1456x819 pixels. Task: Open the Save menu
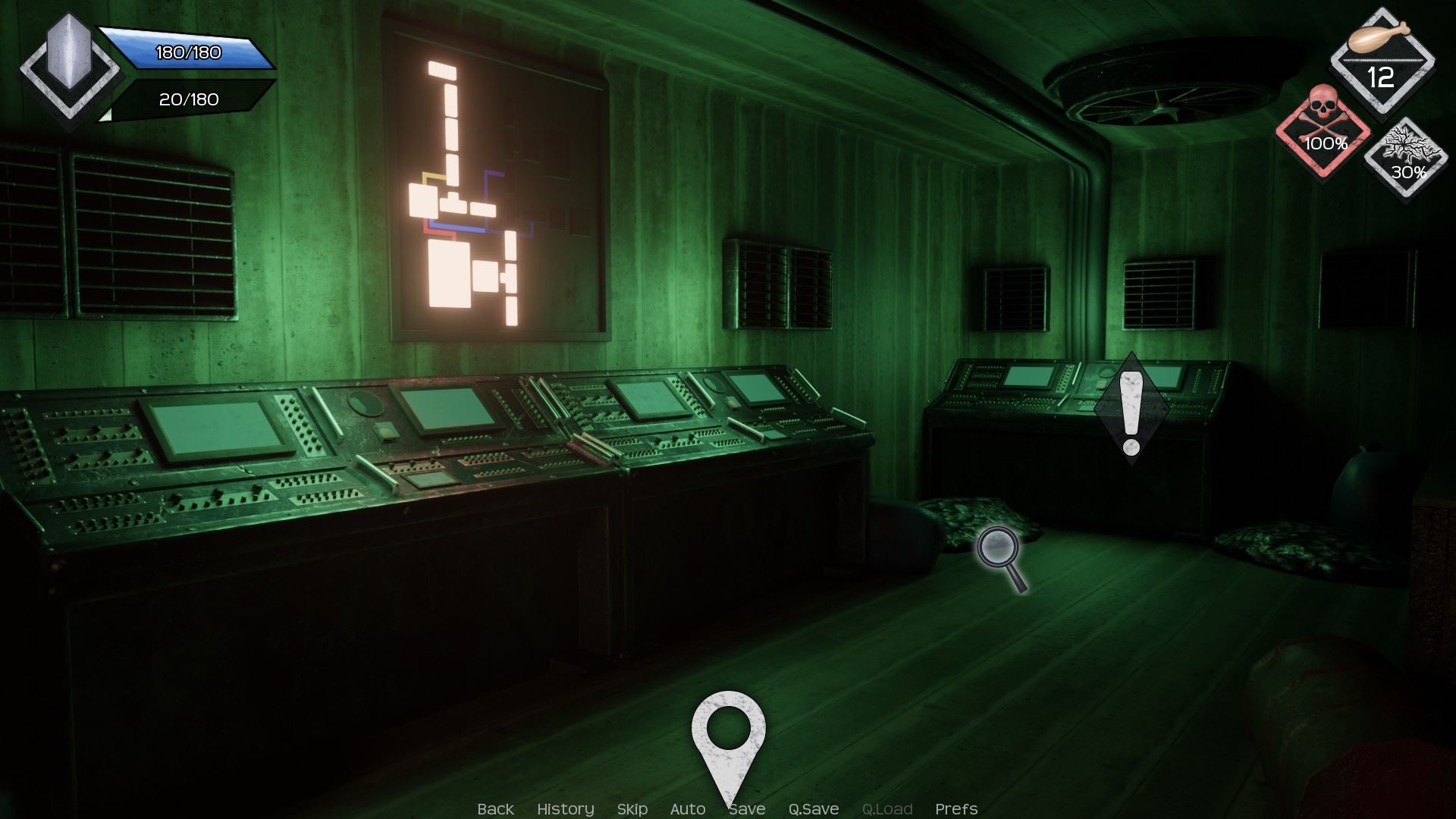point(748,809)
